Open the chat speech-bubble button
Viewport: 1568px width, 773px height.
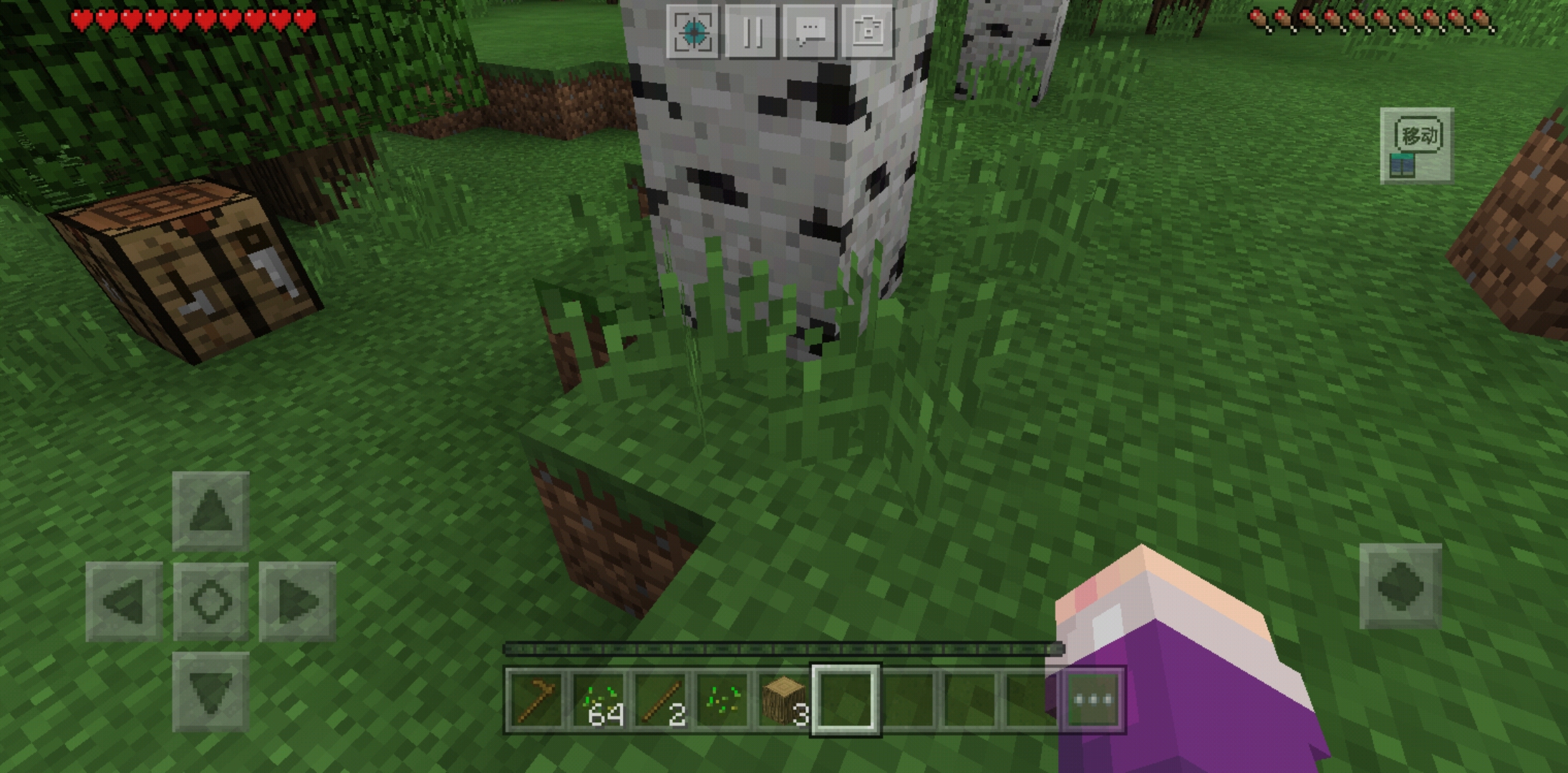810,32
